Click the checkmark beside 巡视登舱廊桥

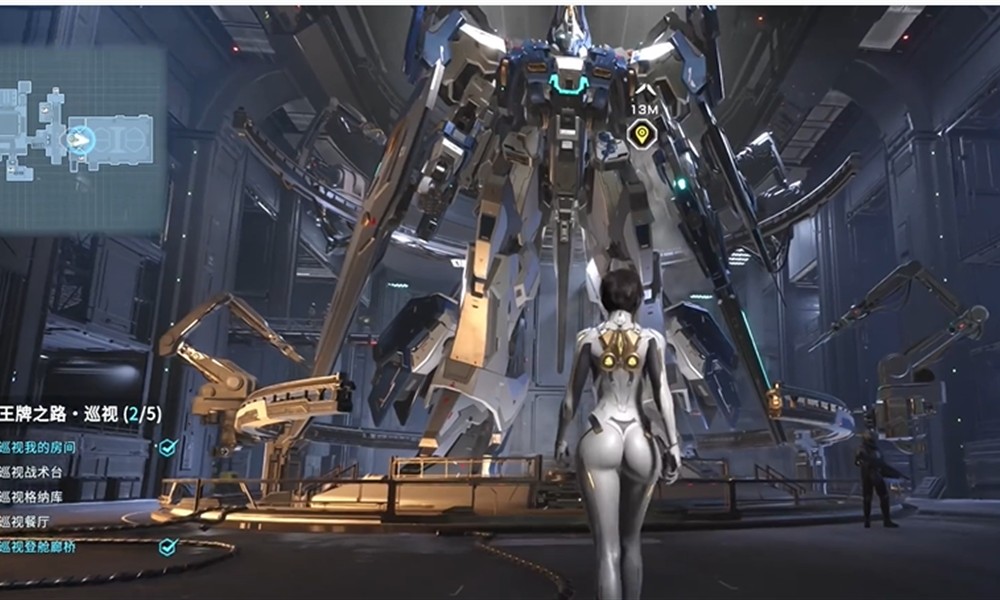(167, 547)
